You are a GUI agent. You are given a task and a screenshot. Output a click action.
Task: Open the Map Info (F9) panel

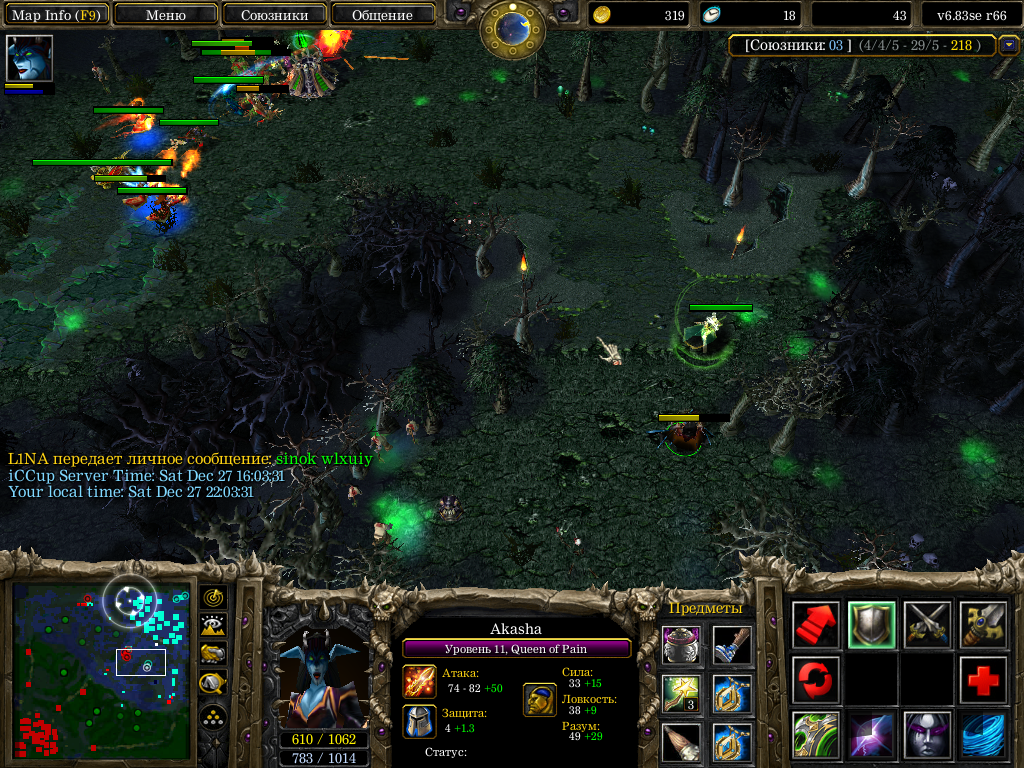pos(57,15)
